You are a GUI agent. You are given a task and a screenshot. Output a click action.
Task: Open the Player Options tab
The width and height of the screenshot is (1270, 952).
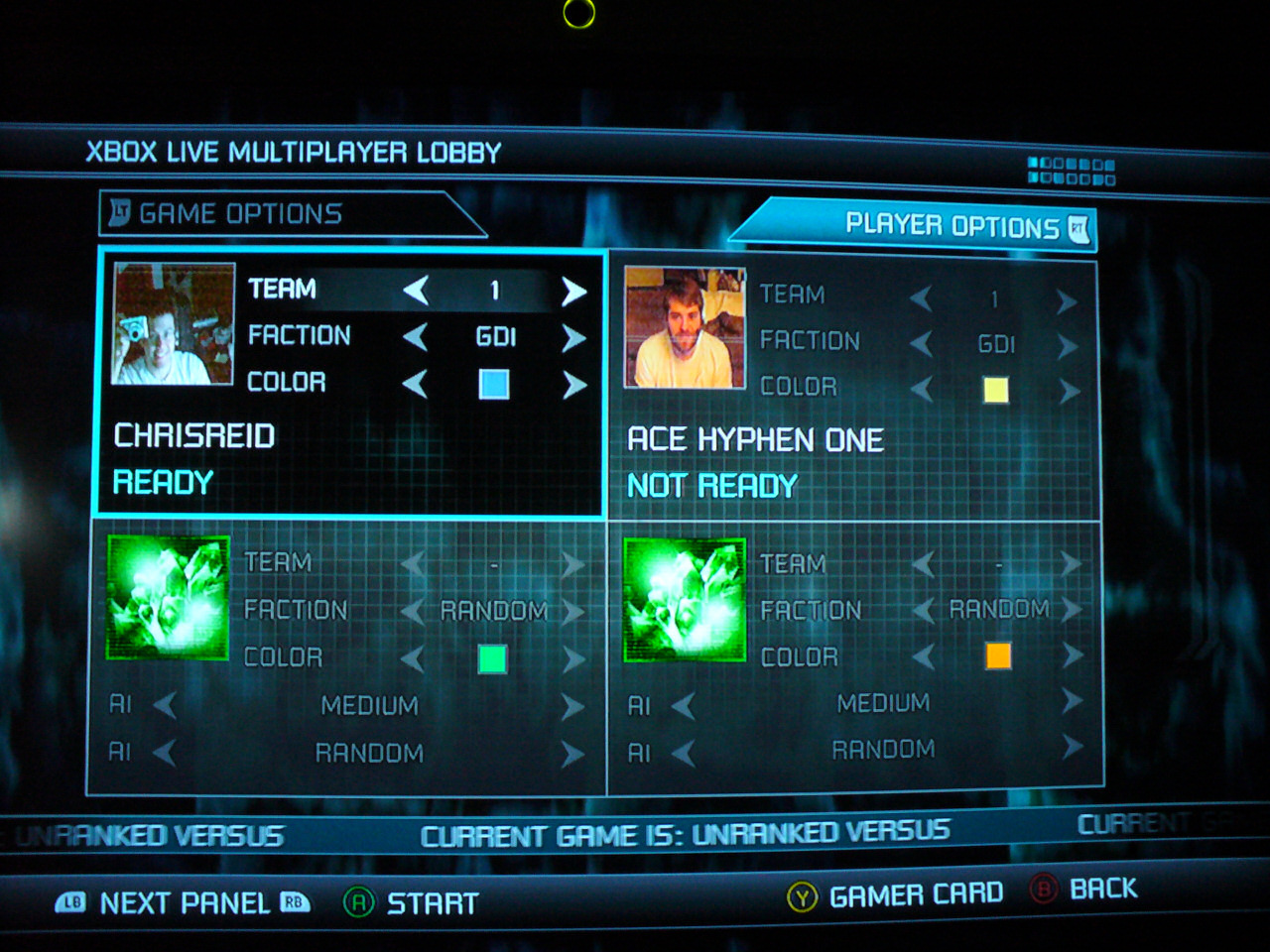pos(952,226)
